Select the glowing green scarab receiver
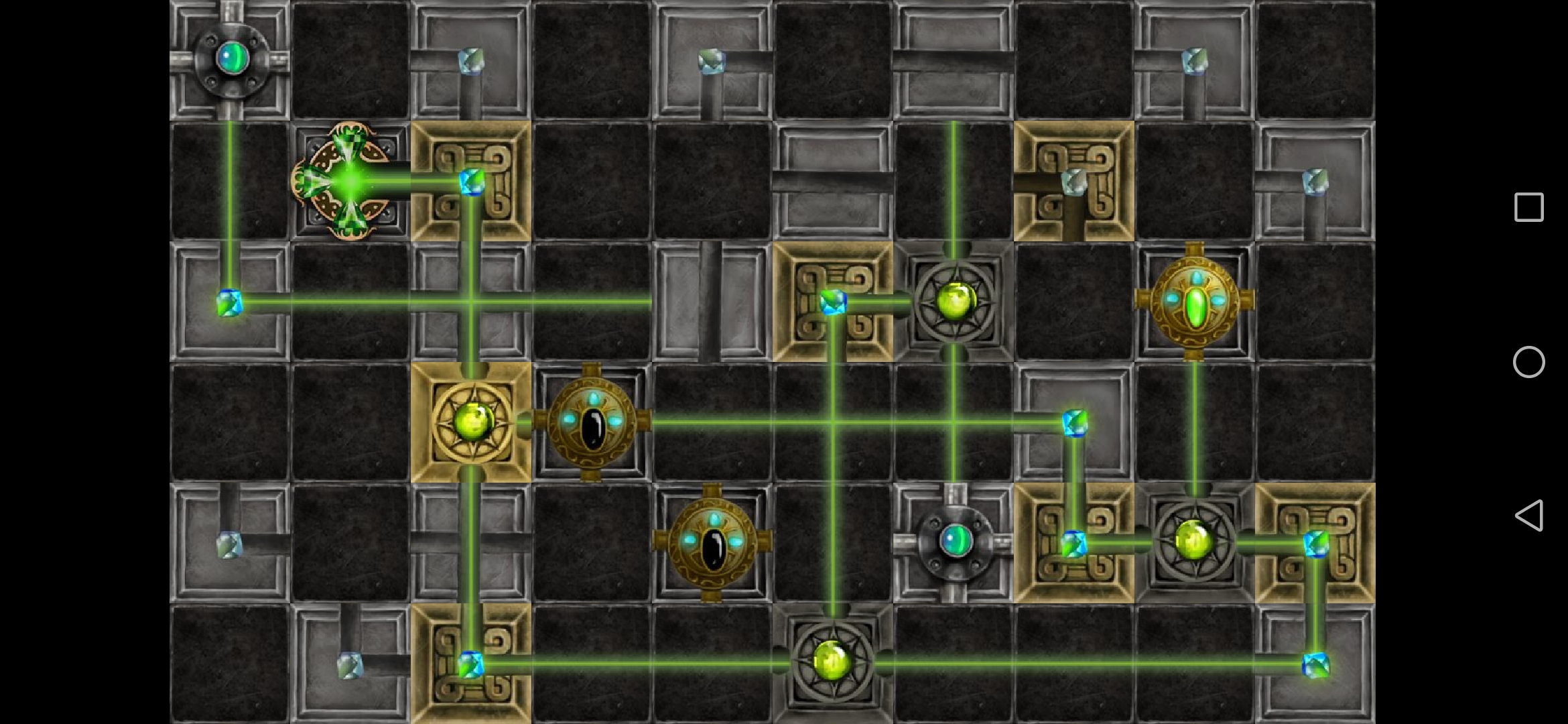1568x724 pixels. (1194, 302)
